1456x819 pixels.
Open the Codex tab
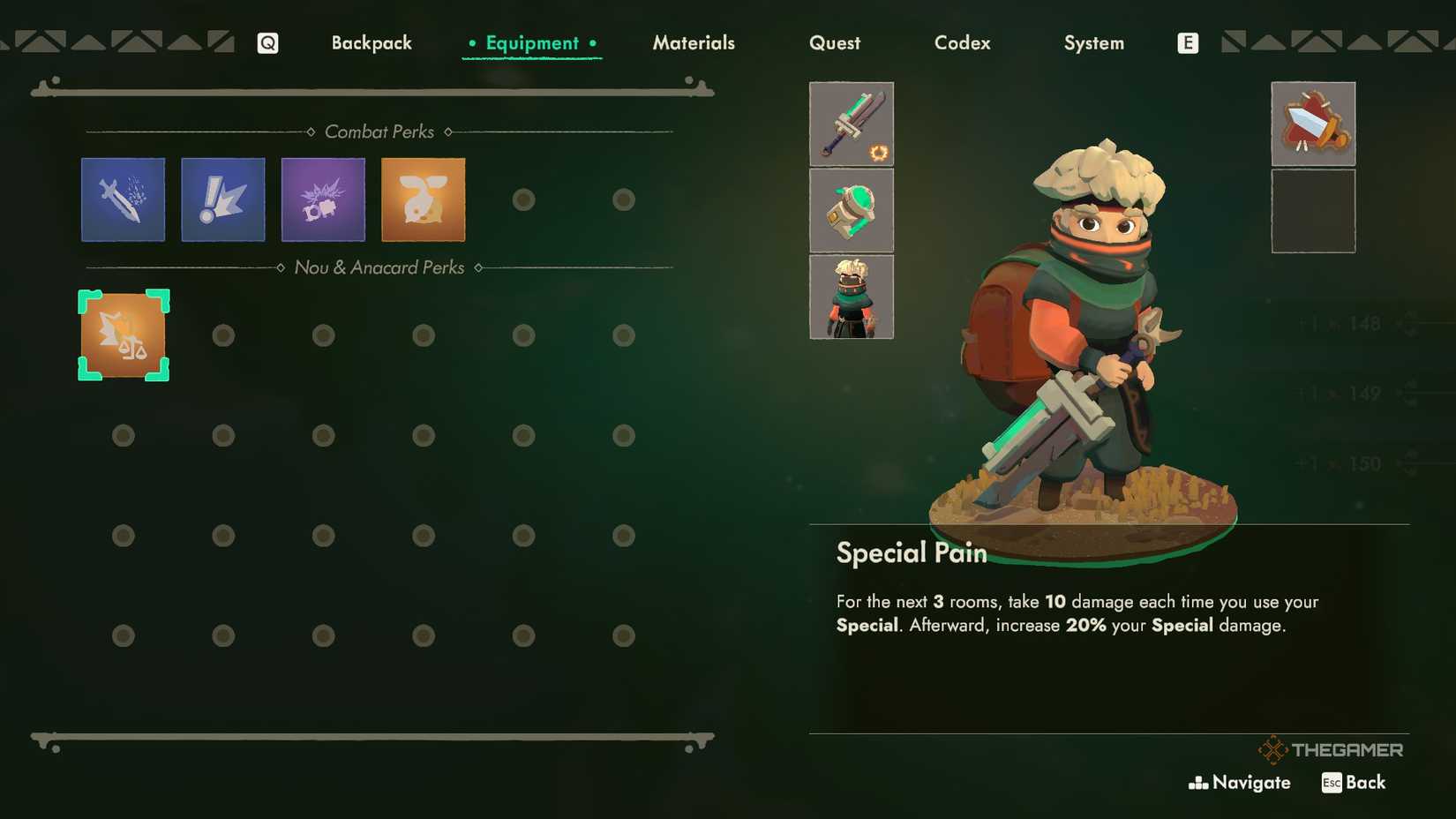[x=962, y=41]
